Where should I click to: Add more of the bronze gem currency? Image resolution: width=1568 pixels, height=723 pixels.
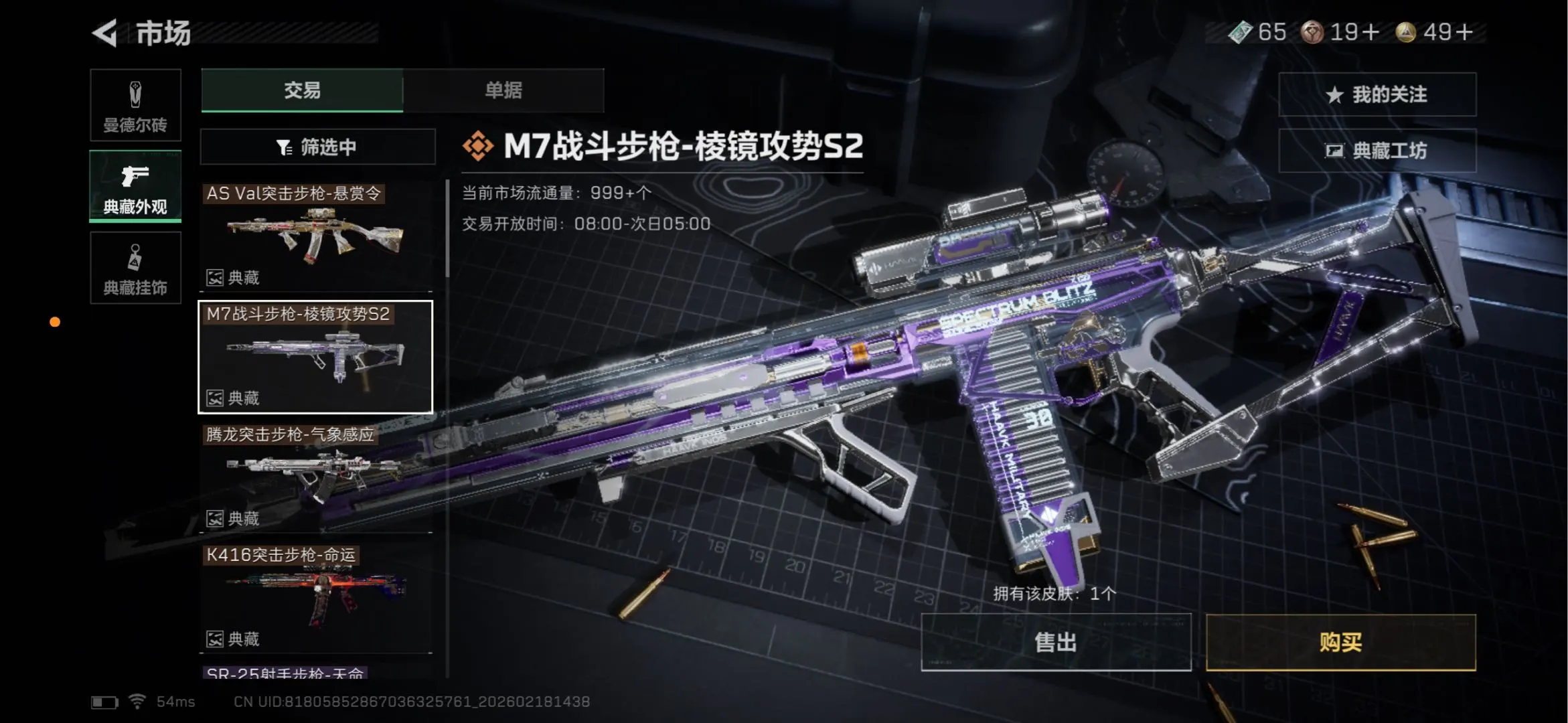[1370, 32]
